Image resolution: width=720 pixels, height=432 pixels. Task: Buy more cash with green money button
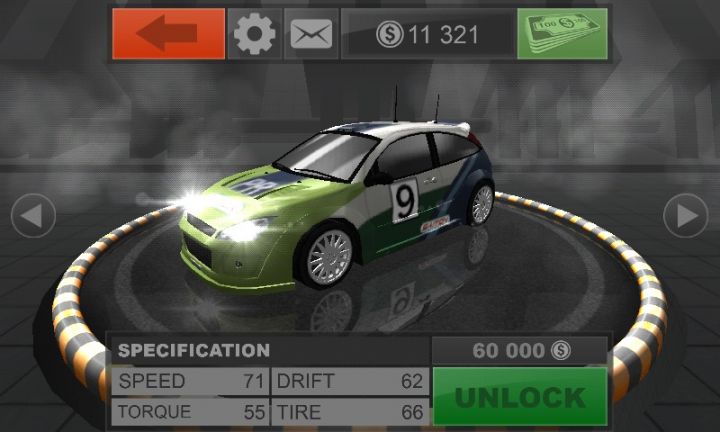561,34
